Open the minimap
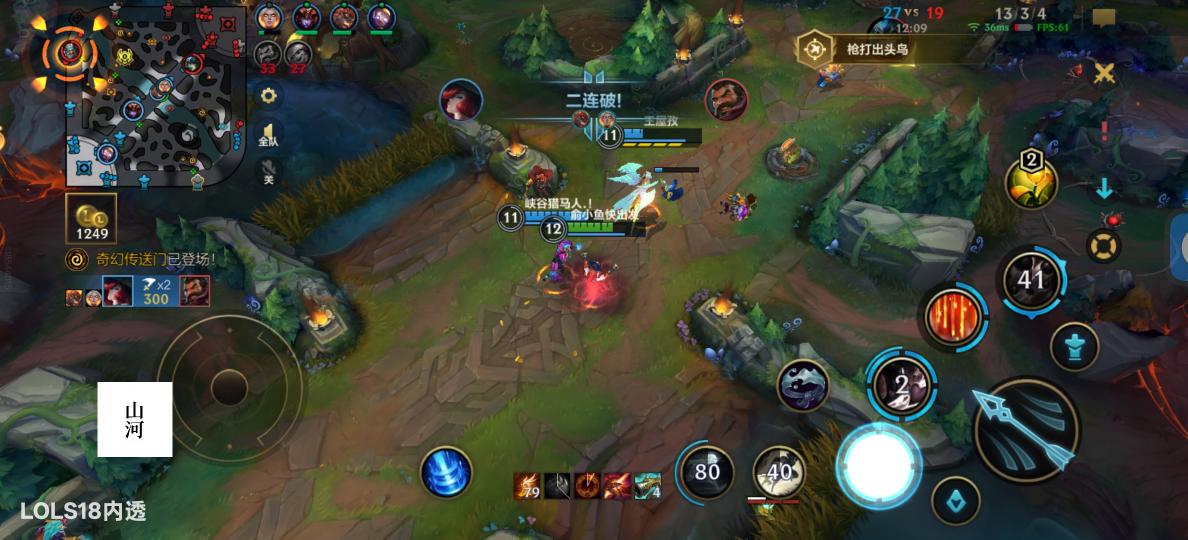The image size is (1188, 540). (156, 95)
